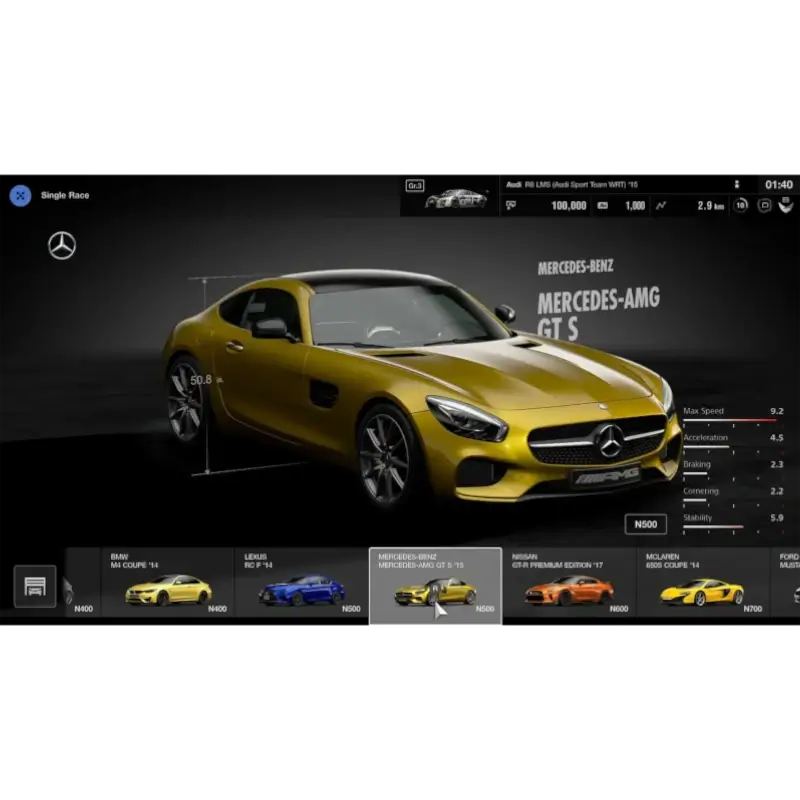Open the garage icon button
Viewport: 800px width, 800px height.
click(x=35, y=586)
